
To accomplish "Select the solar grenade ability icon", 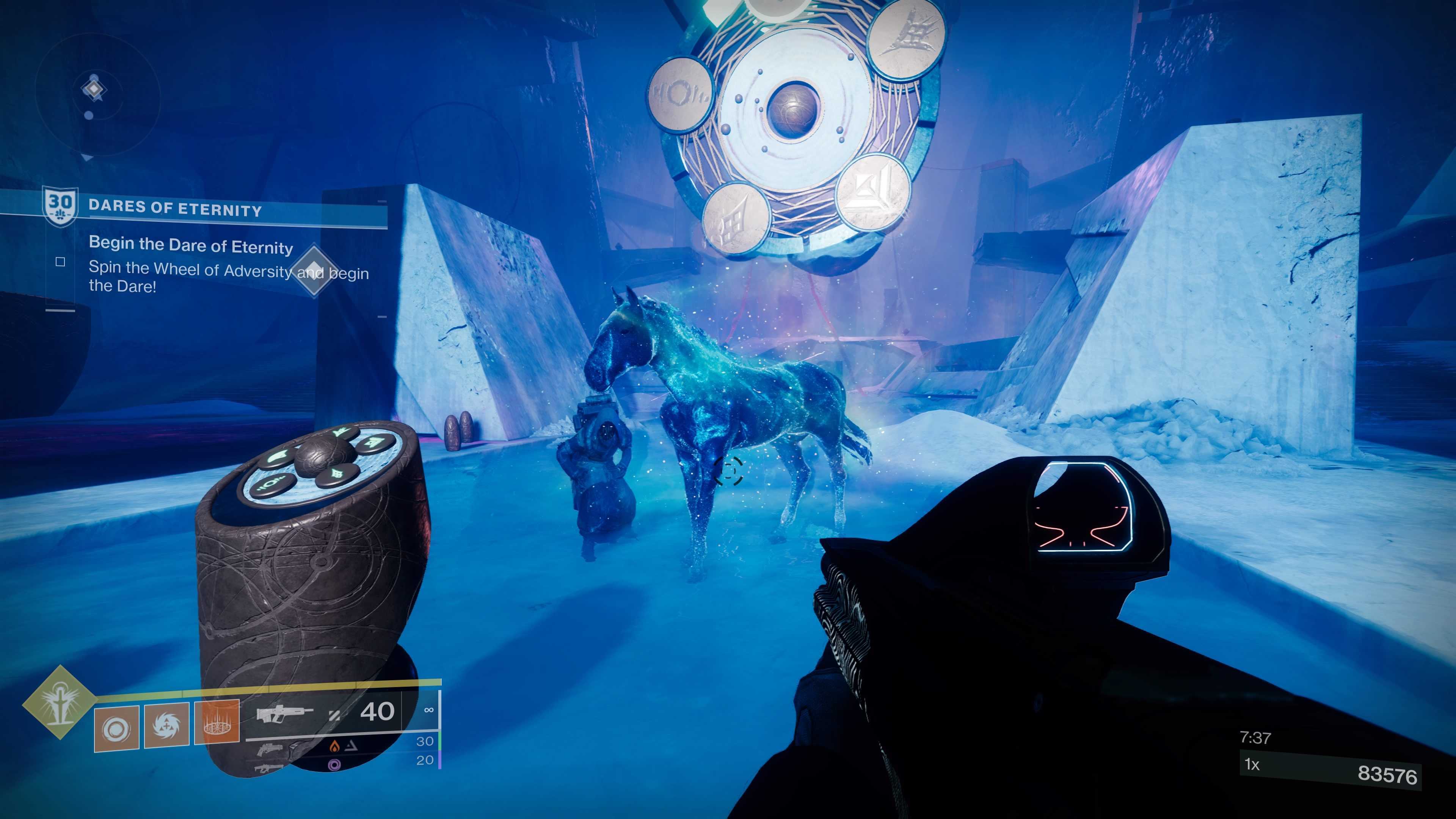I will click(x=116, y=728).
